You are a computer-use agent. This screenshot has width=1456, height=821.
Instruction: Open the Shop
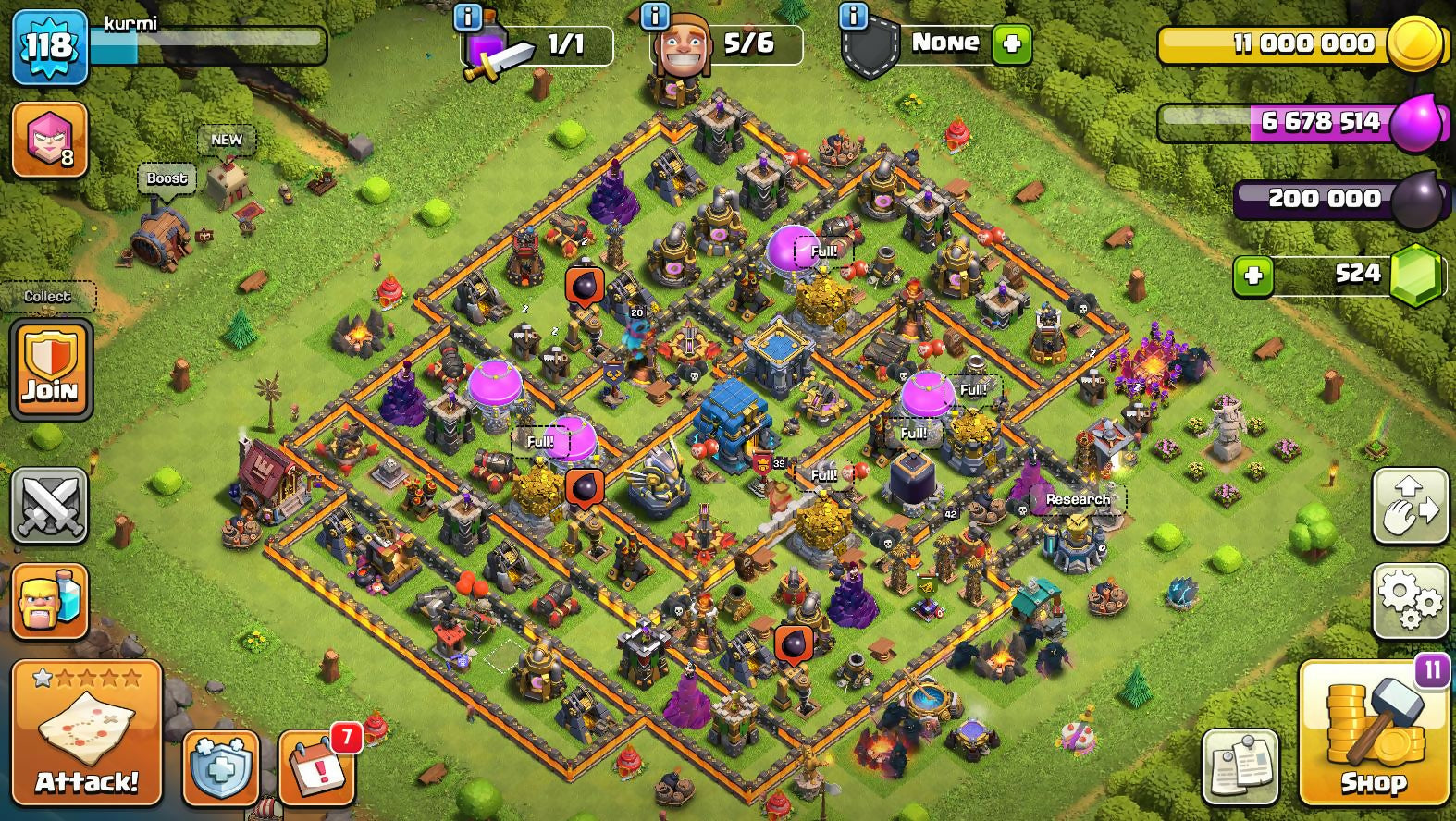point(1373,734)
